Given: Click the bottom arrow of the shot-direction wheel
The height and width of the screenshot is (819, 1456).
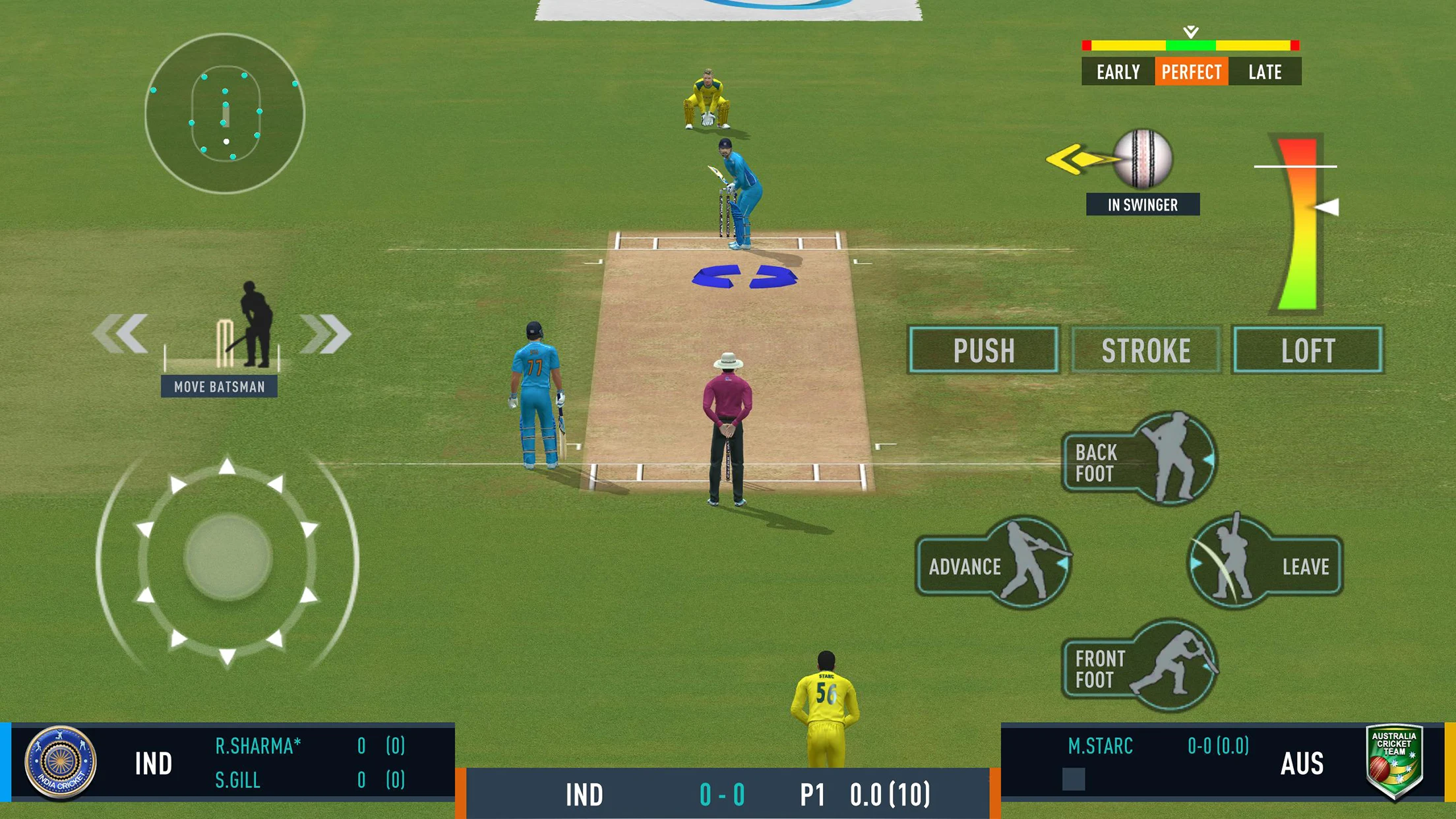Looking at the screenshot, I should (x=227, y=656).
